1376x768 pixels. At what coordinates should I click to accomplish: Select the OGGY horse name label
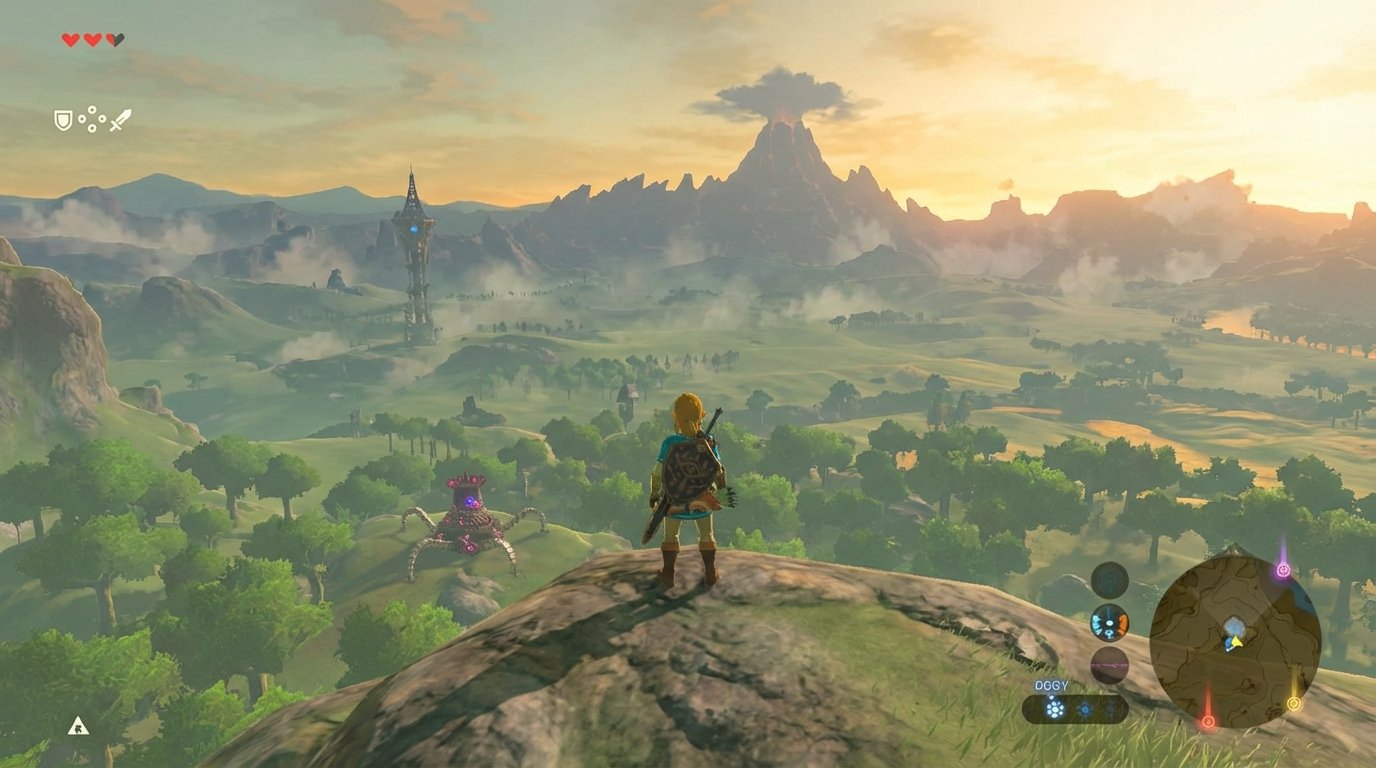pyautogui.click(x=1051, y=686)
